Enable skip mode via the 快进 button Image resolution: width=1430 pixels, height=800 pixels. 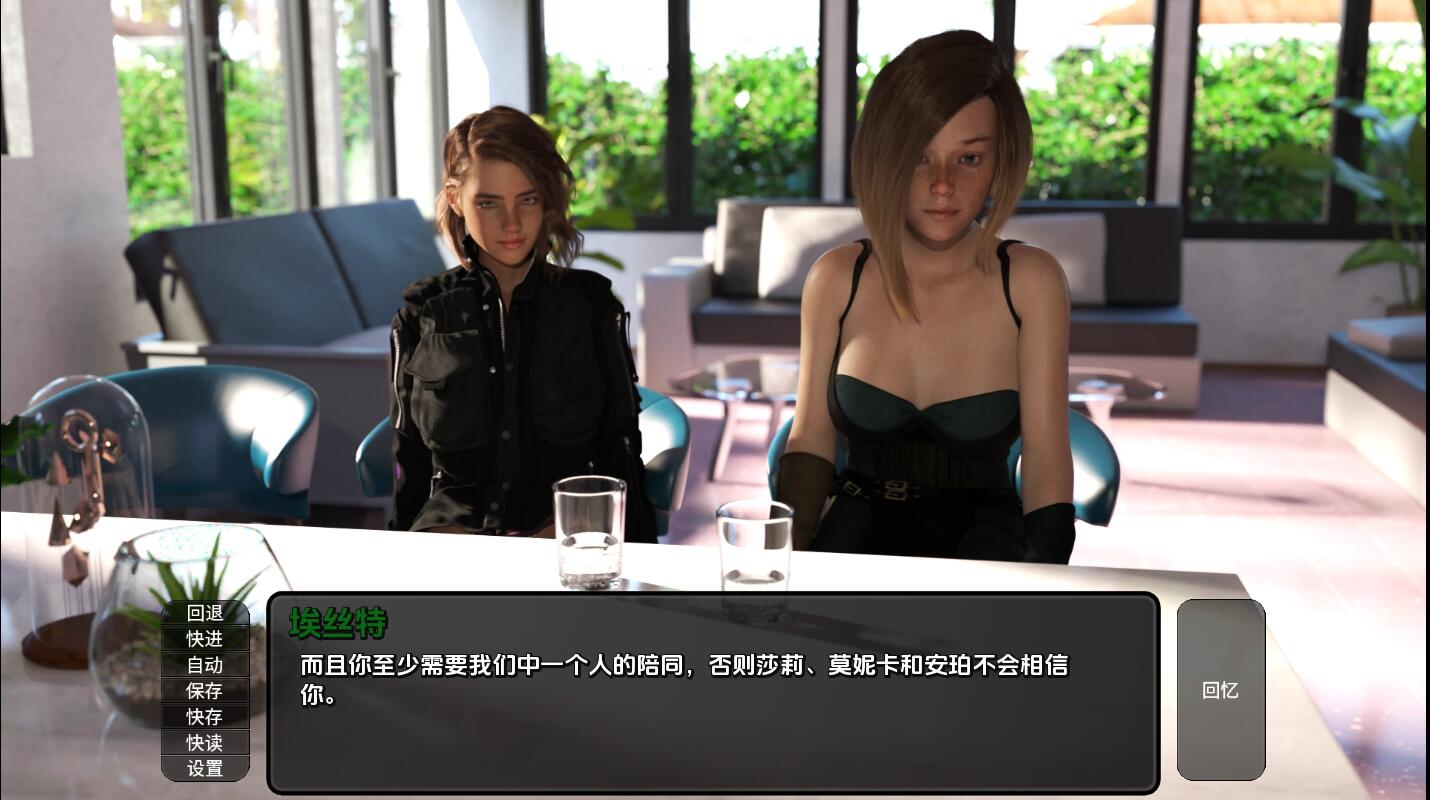tap(204, 640)
